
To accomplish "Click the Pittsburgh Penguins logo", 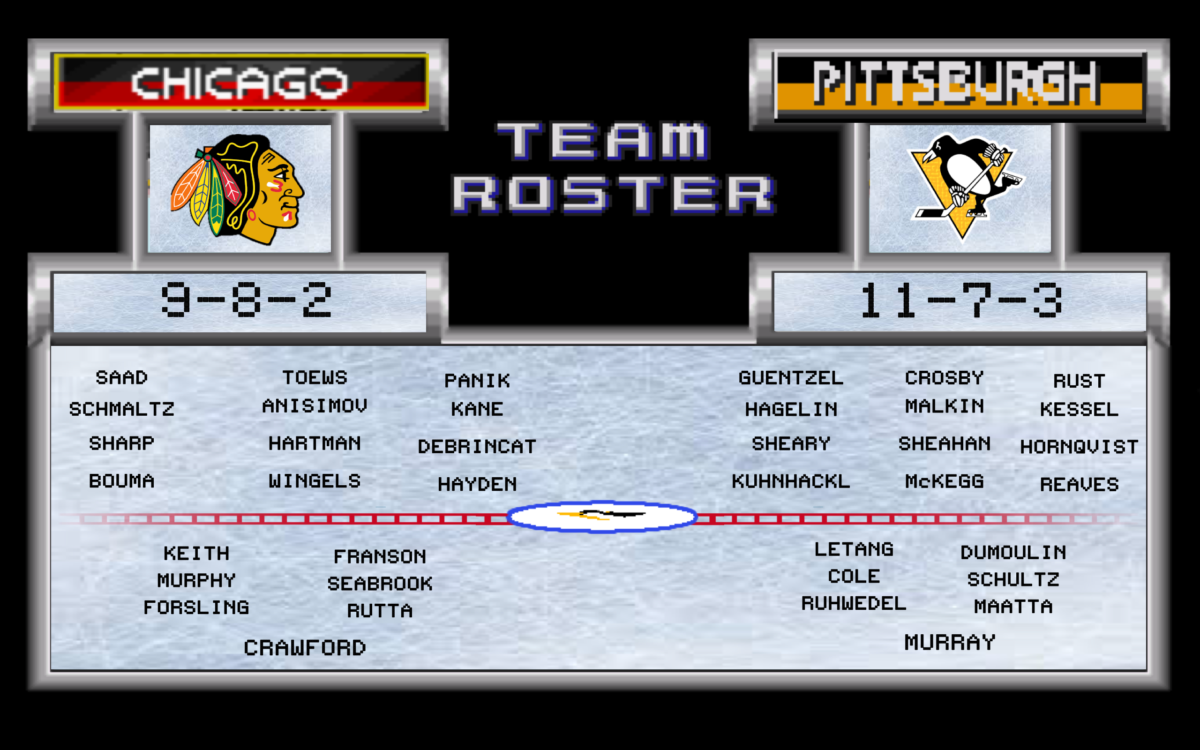I will 960,188.
